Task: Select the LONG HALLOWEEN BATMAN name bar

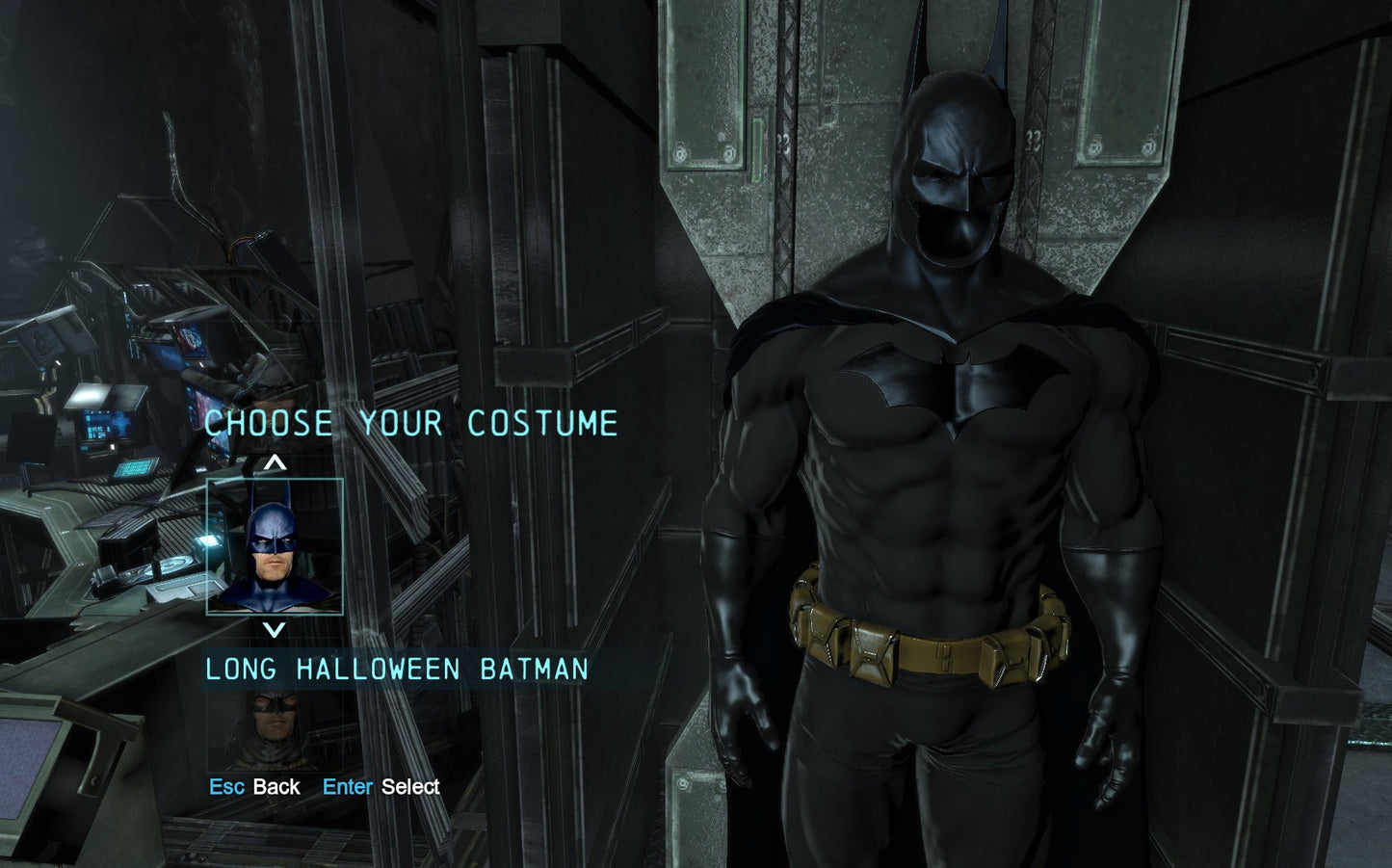Action: click(395, 669)
